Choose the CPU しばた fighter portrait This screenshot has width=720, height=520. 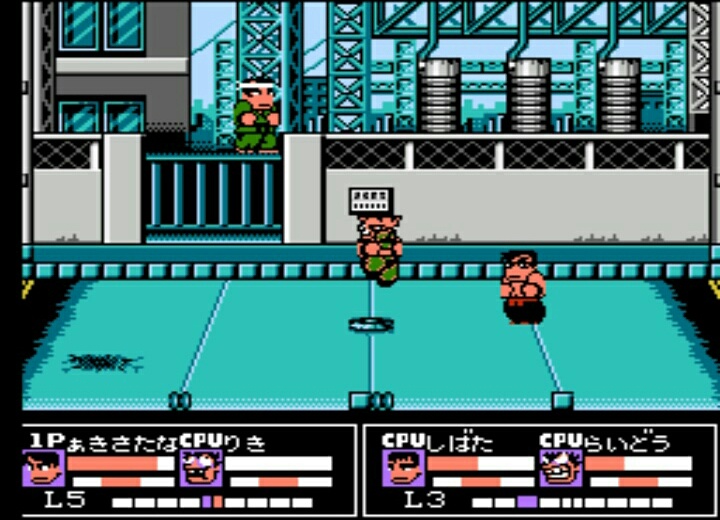(401, 467)
